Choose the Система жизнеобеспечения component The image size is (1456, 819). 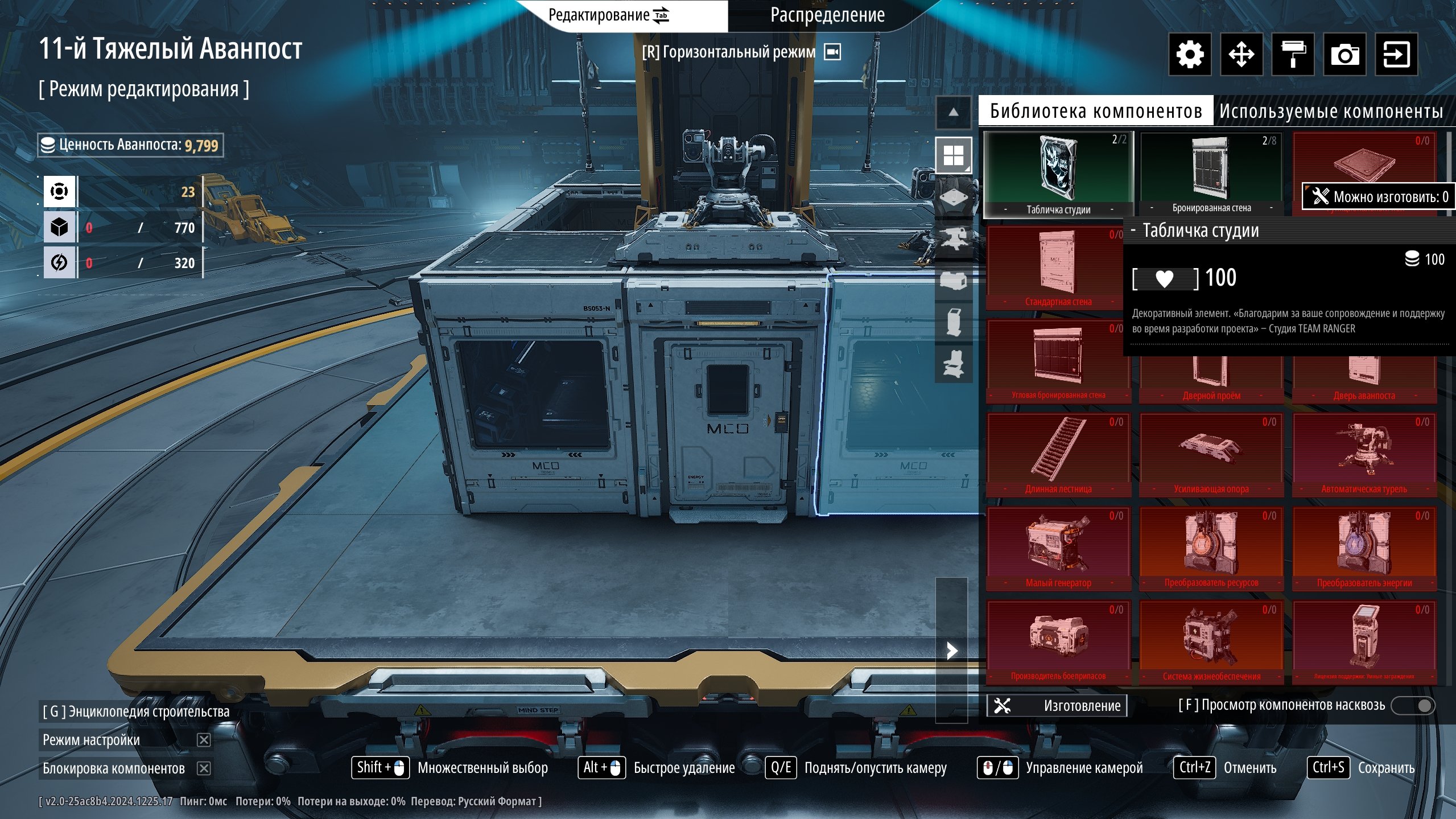click(x=1211, y=642)
